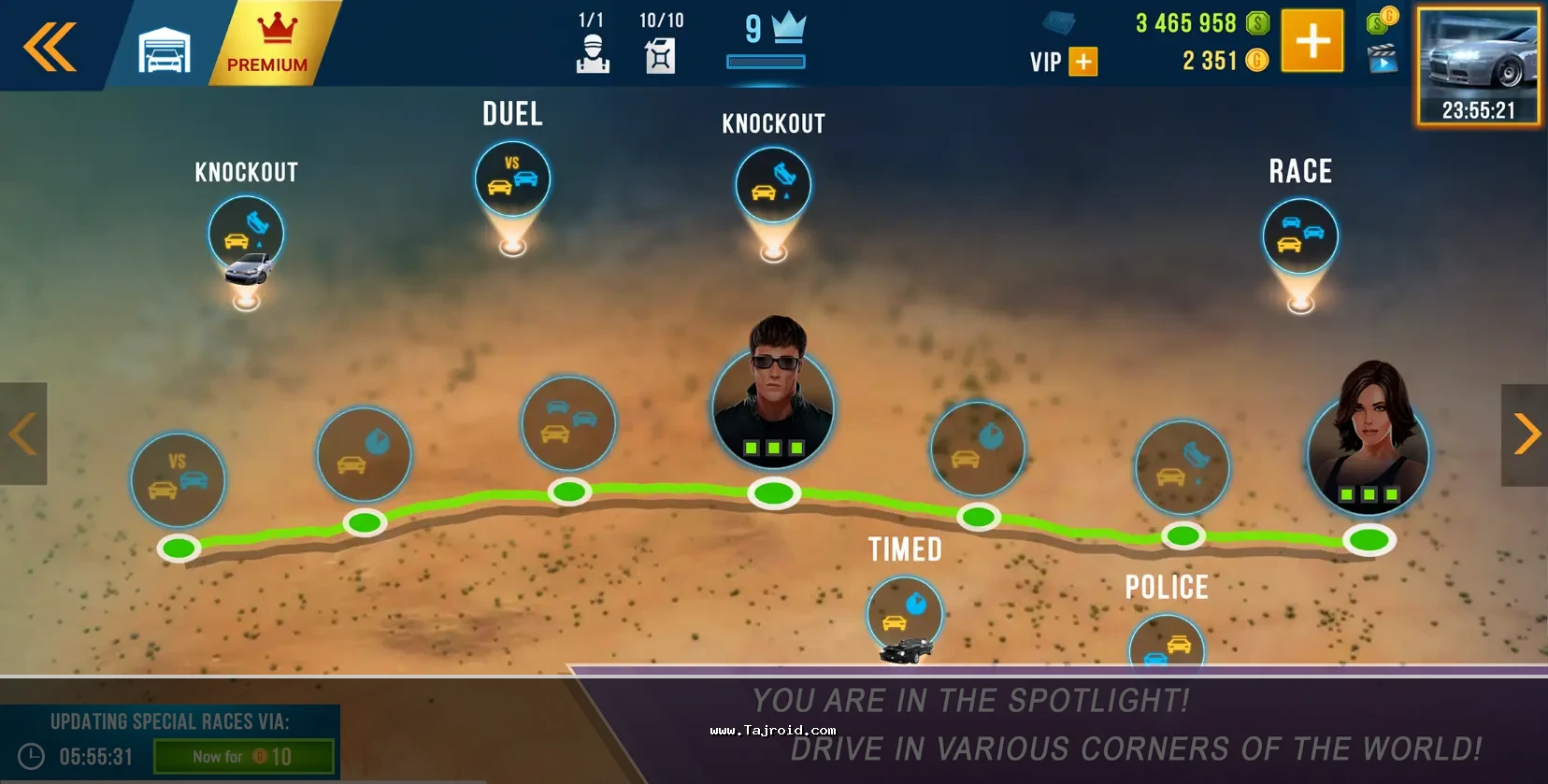Open the Premium crown tab
1548x784 pixels.
(268, 45)
